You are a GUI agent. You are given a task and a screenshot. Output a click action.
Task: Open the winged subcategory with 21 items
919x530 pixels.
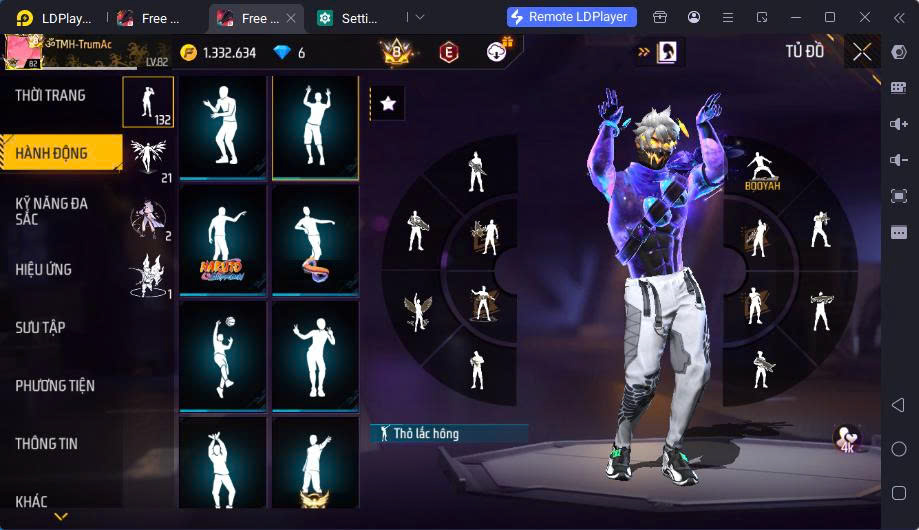[148, 160]
